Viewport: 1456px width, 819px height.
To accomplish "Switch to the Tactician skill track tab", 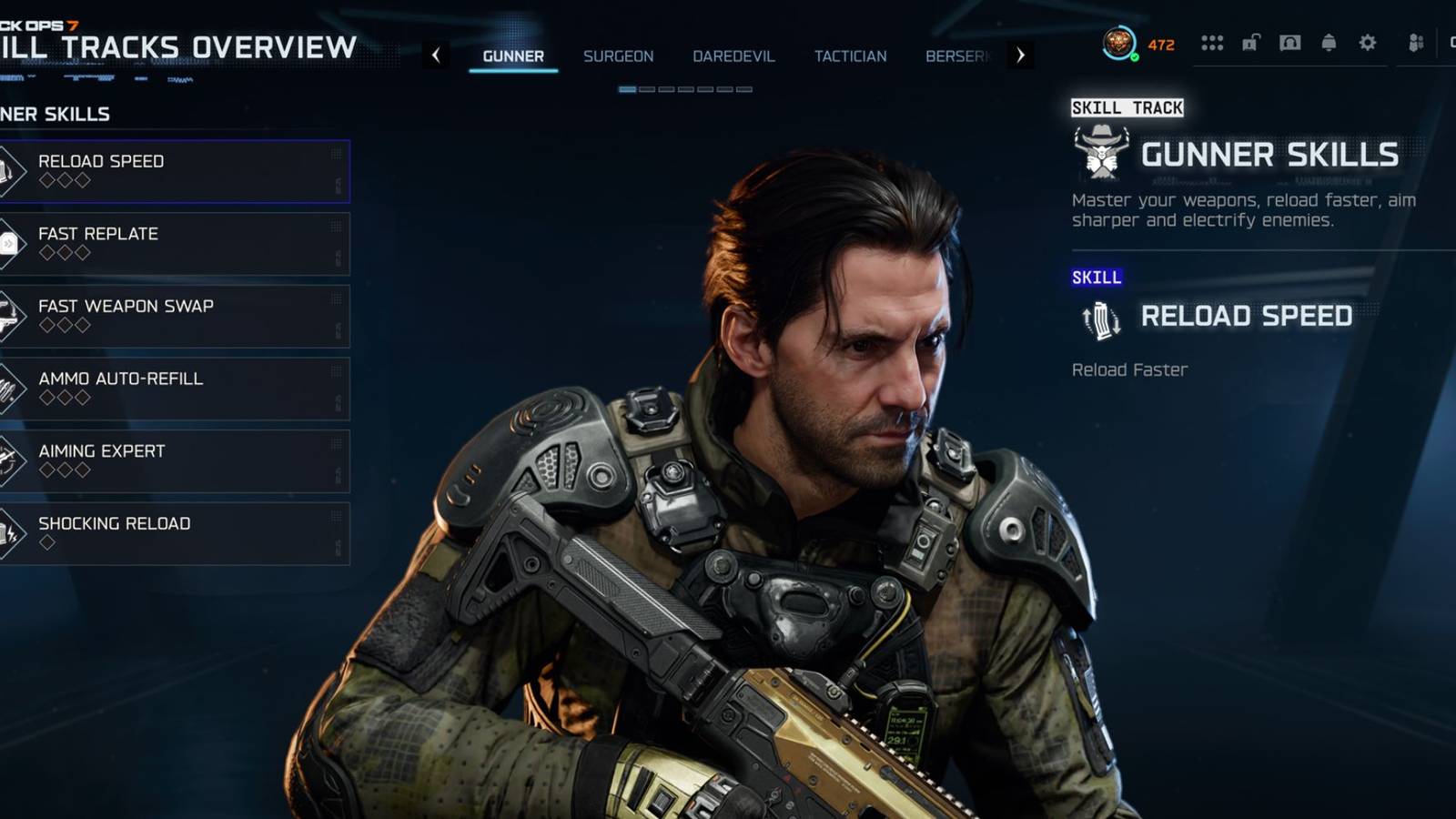I will pos(852,56).
